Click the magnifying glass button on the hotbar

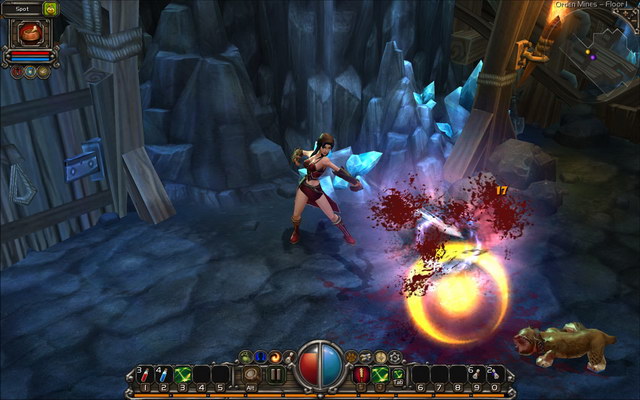tap(250, 374)
